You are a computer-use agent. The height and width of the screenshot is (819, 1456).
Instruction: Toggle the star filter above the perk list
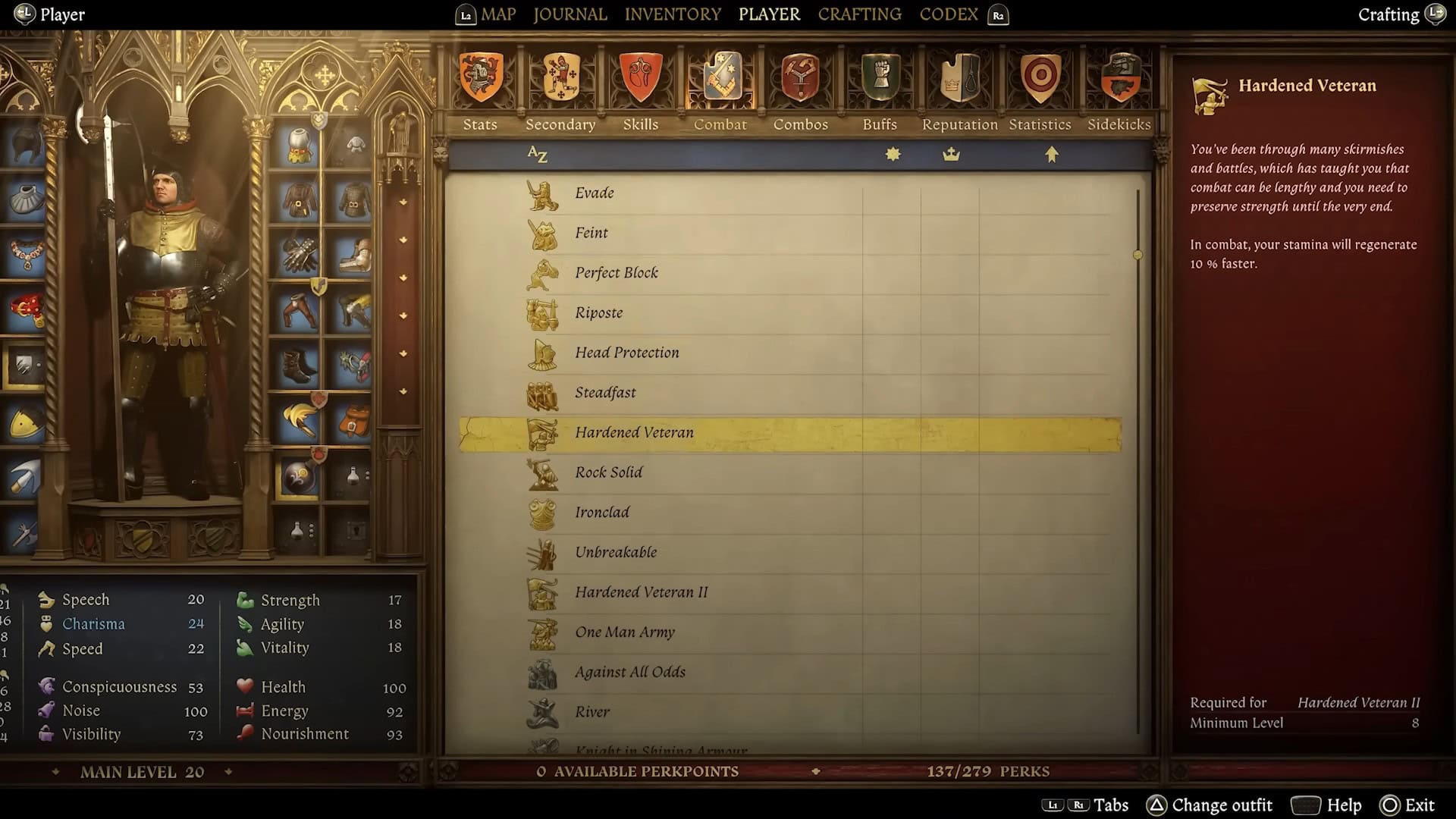pos(892,154)
